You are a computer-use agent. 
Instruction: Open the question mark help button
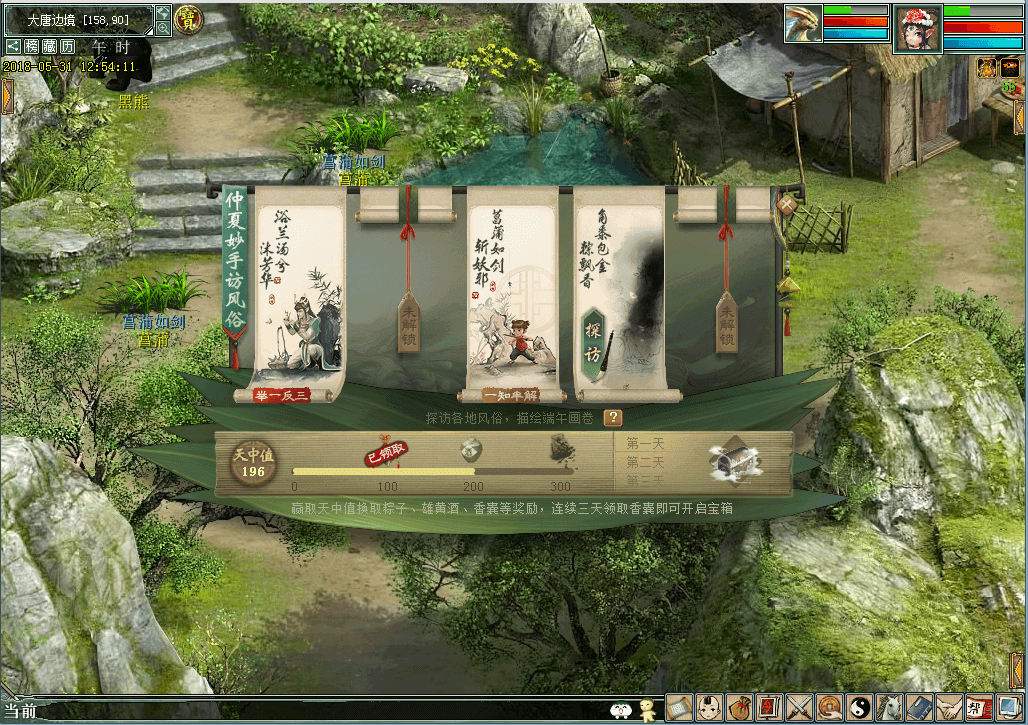(612, 418)
